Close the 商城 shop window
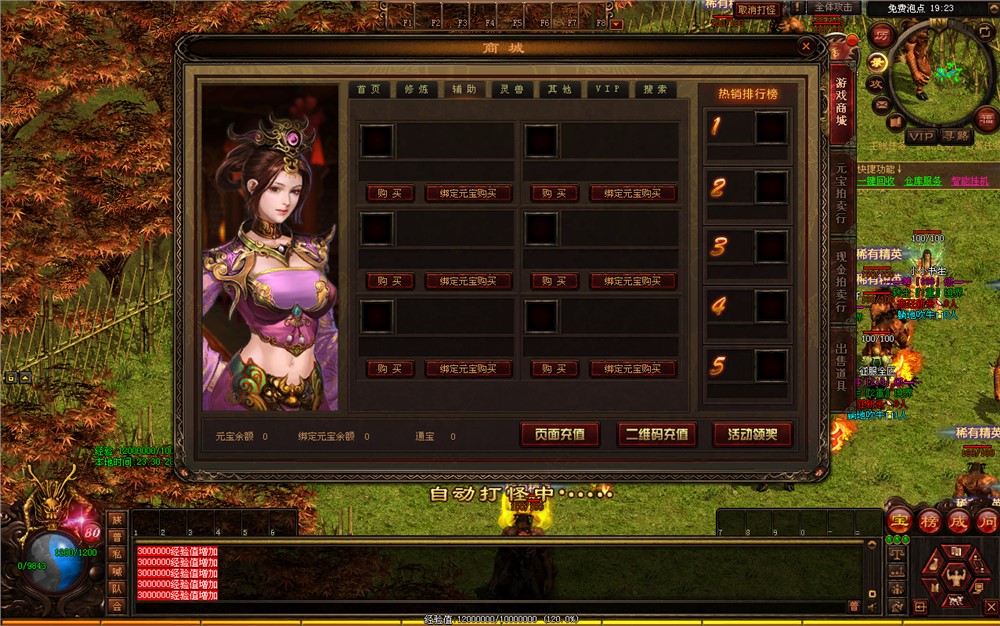The height and width of the screenshot is (626, 1000). click(806, 45)
